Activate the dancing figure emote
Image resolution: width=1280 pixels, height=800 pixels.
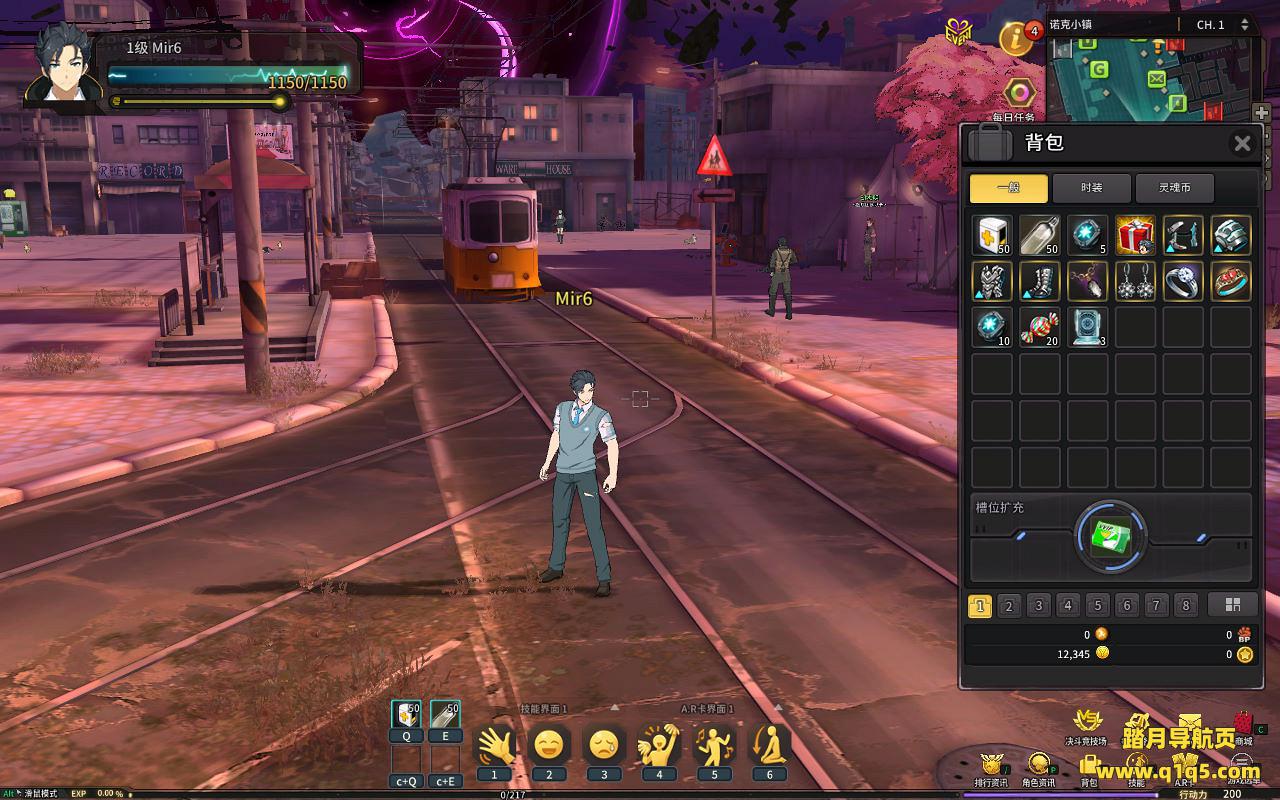pyautogui.click(x=713, y=744)
